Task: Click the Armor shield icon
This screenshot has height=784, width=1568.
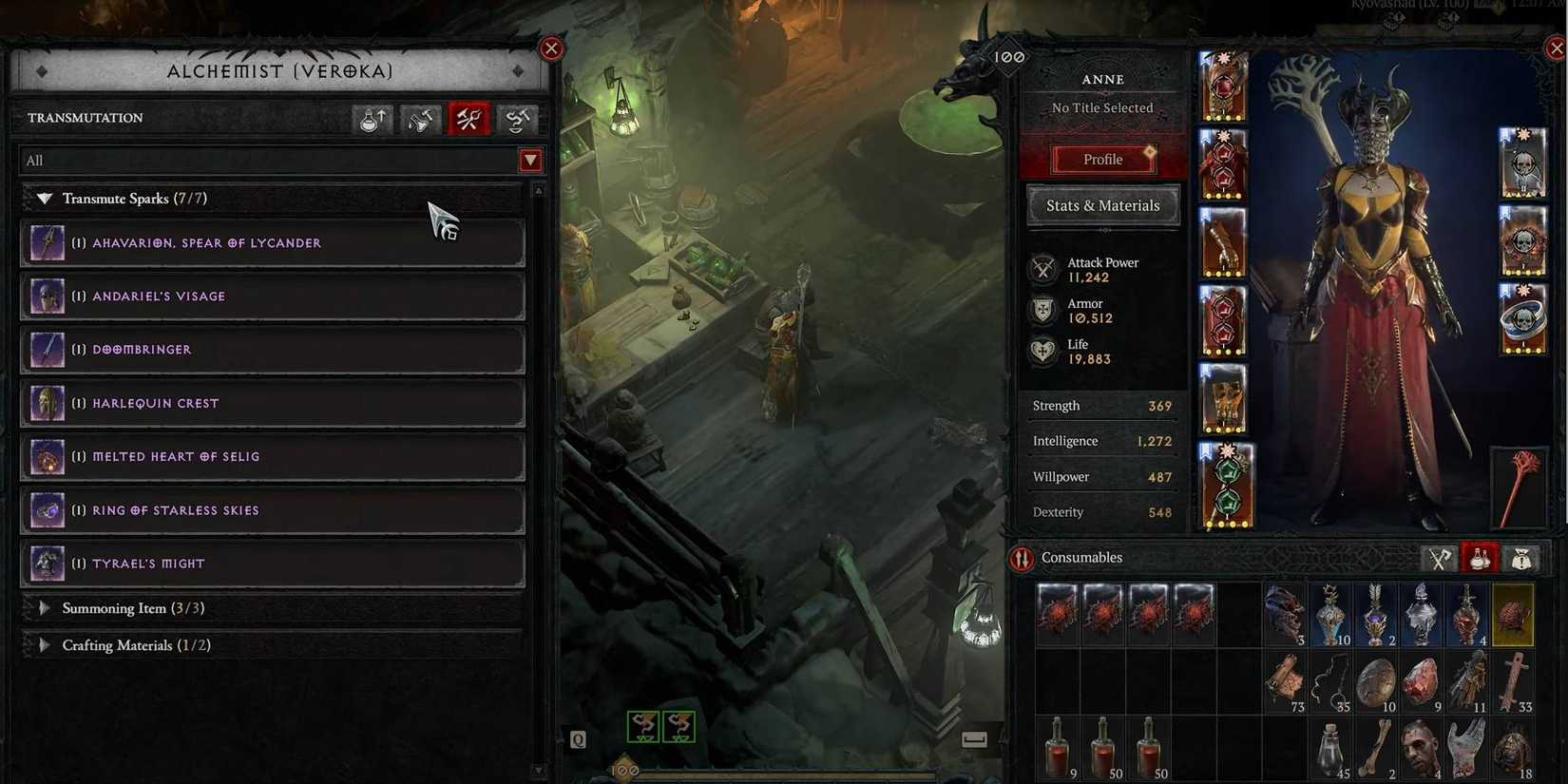Action: click(x=1043, y=311)
